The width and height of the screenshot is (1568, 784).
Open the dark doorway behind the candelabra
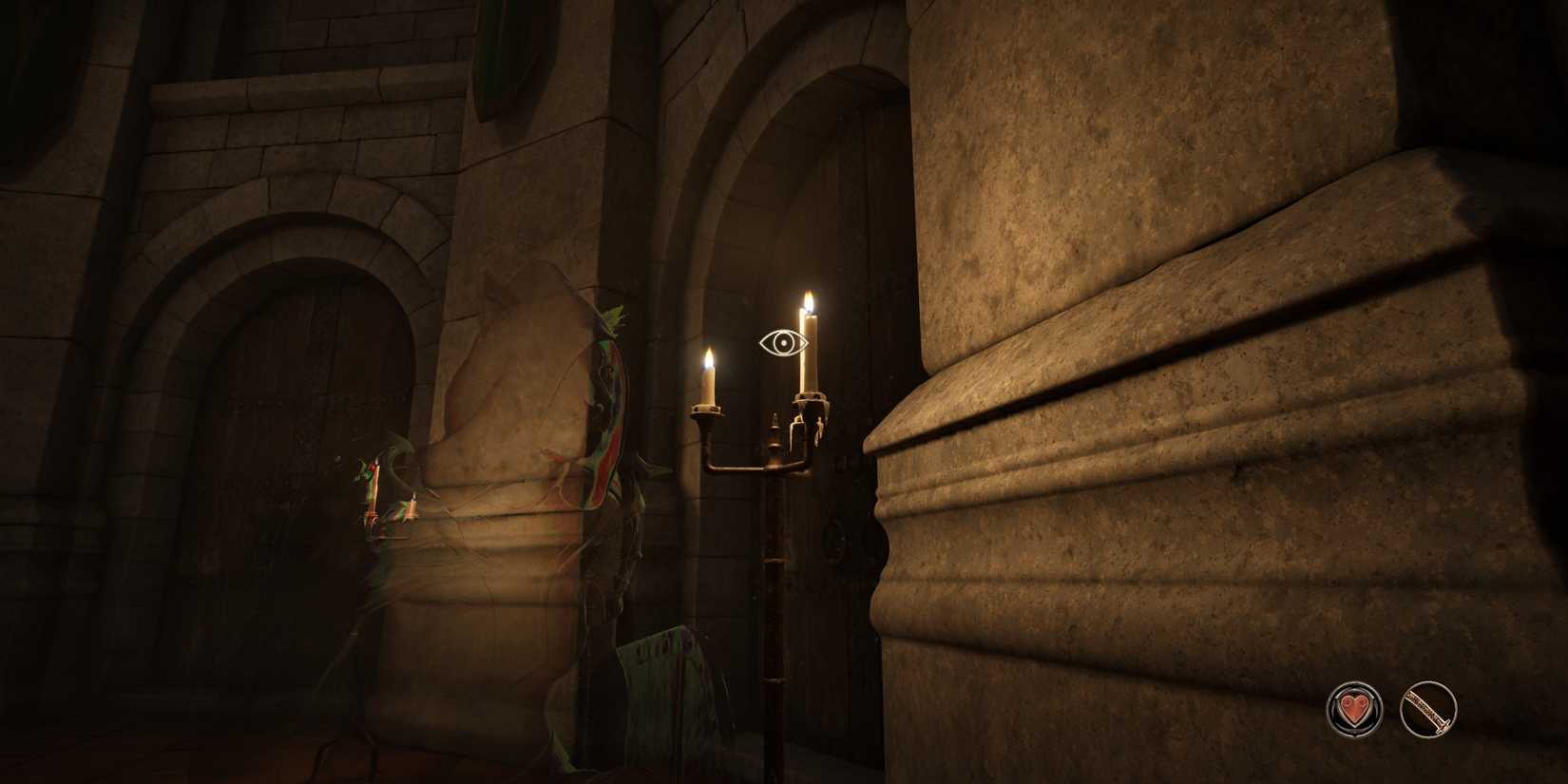(846, 428)
